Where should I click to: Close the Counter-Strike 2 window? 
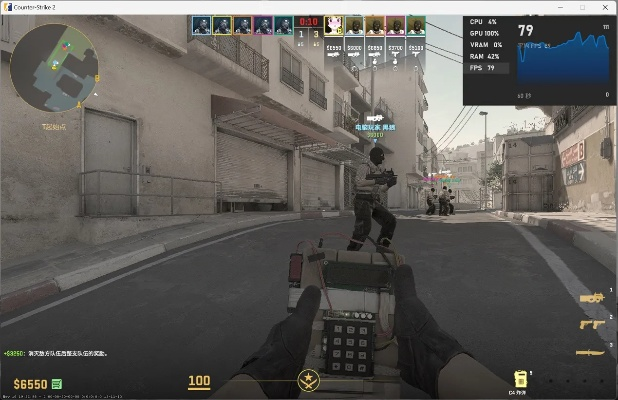[605, 7]
